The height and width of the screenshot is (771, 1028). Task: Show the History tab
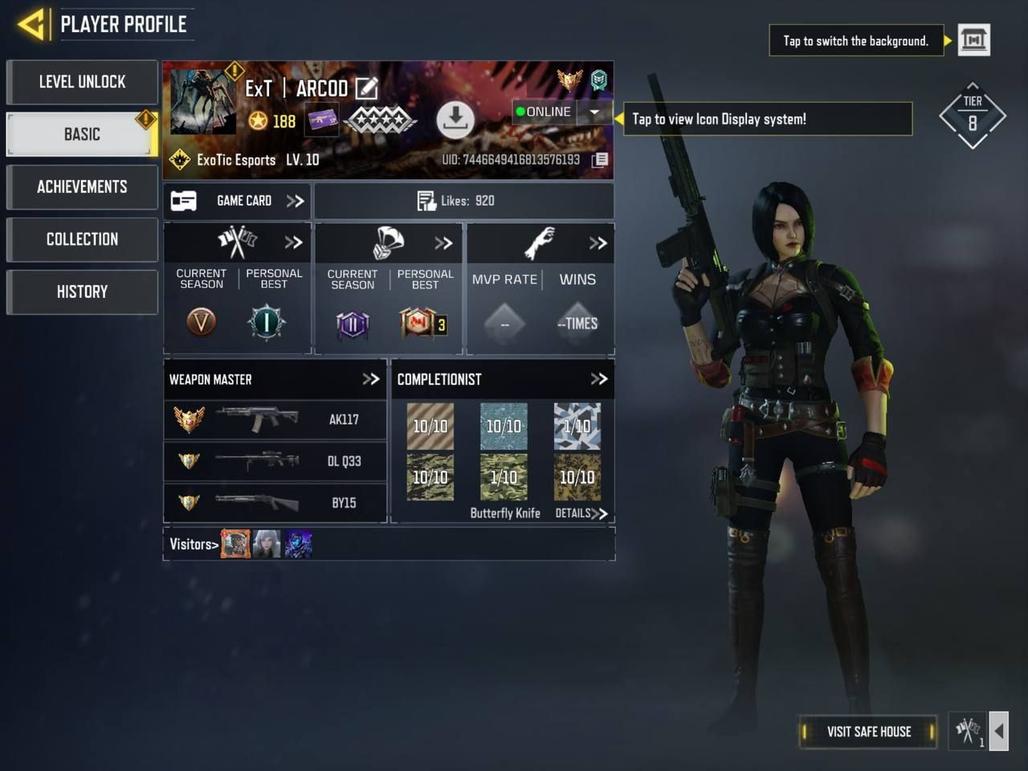[82, 292]
